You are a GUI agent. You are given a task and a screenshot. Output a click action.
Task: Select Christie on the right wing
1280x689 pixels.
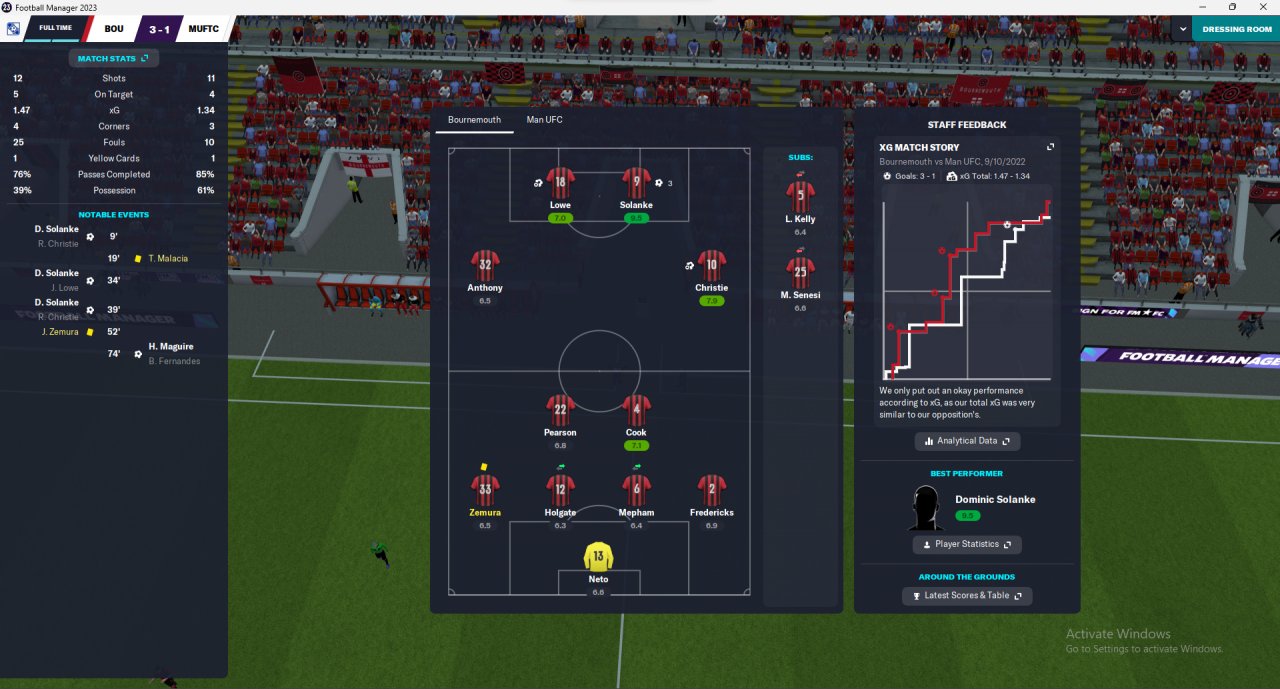point(711,267)
